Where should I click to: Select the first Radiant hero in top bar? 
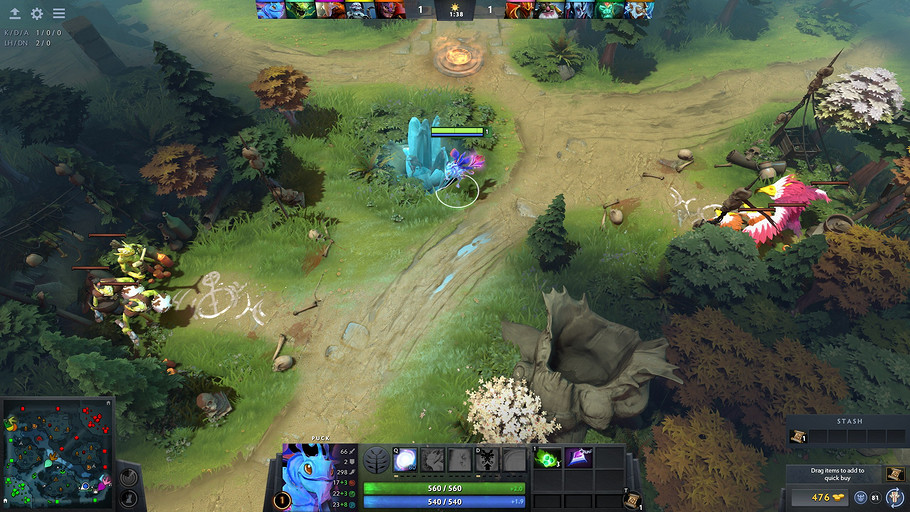(270, 10)
